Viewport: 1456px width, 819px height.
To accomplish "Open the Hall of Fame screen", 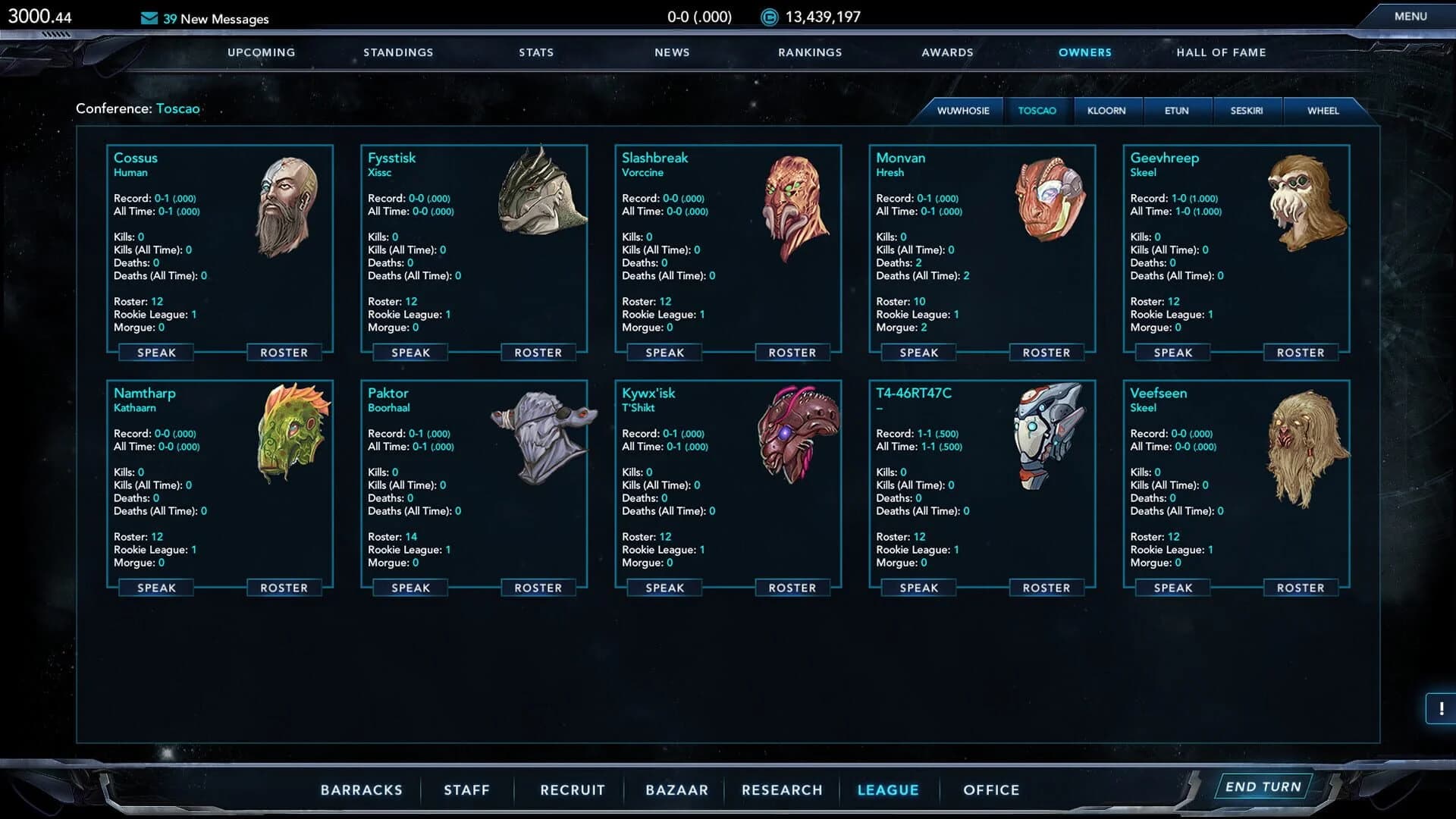I will coord(1221,52).
